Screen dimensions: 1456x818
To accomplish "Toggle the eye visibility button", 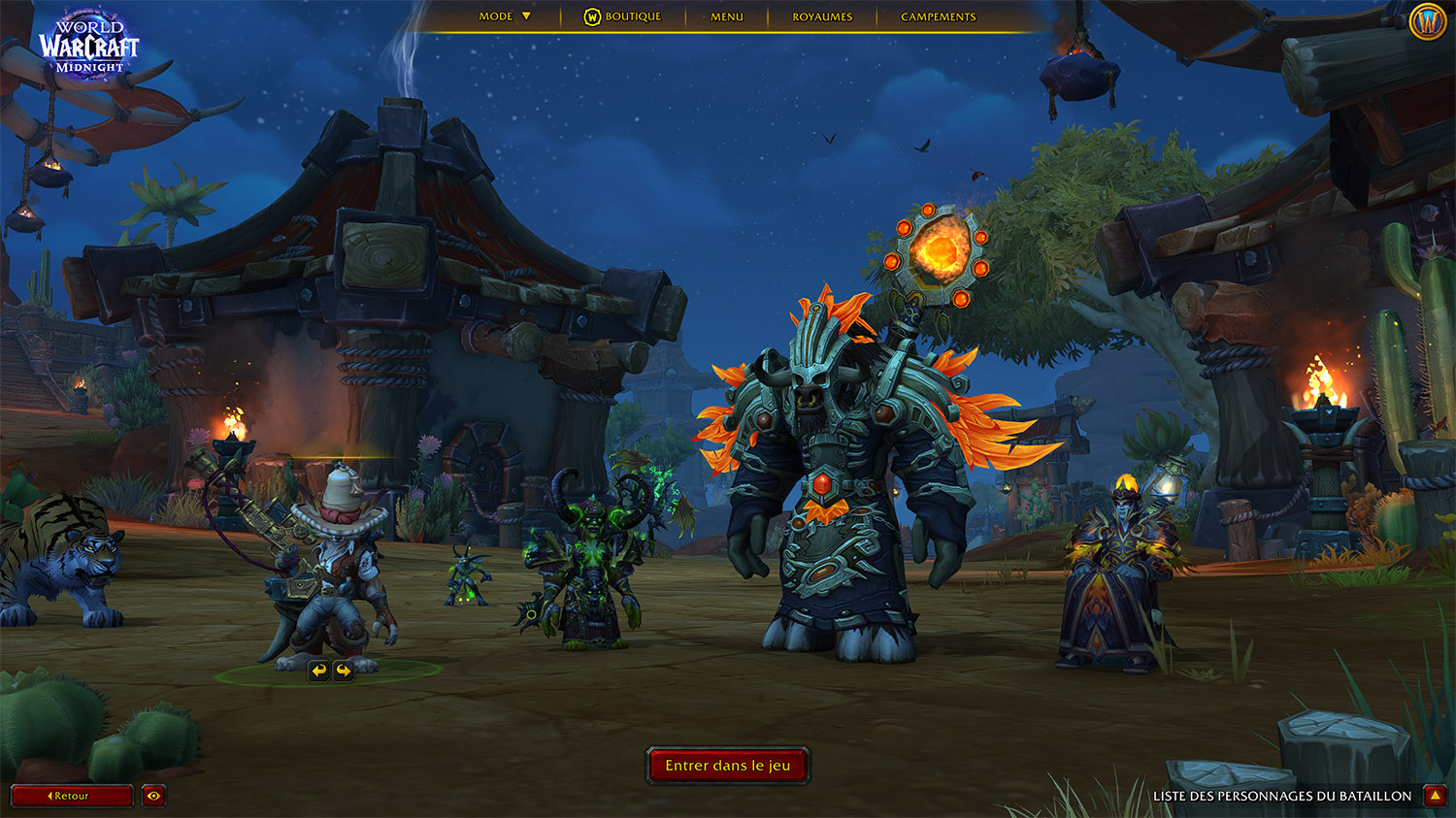I will [x=153, y=796].
